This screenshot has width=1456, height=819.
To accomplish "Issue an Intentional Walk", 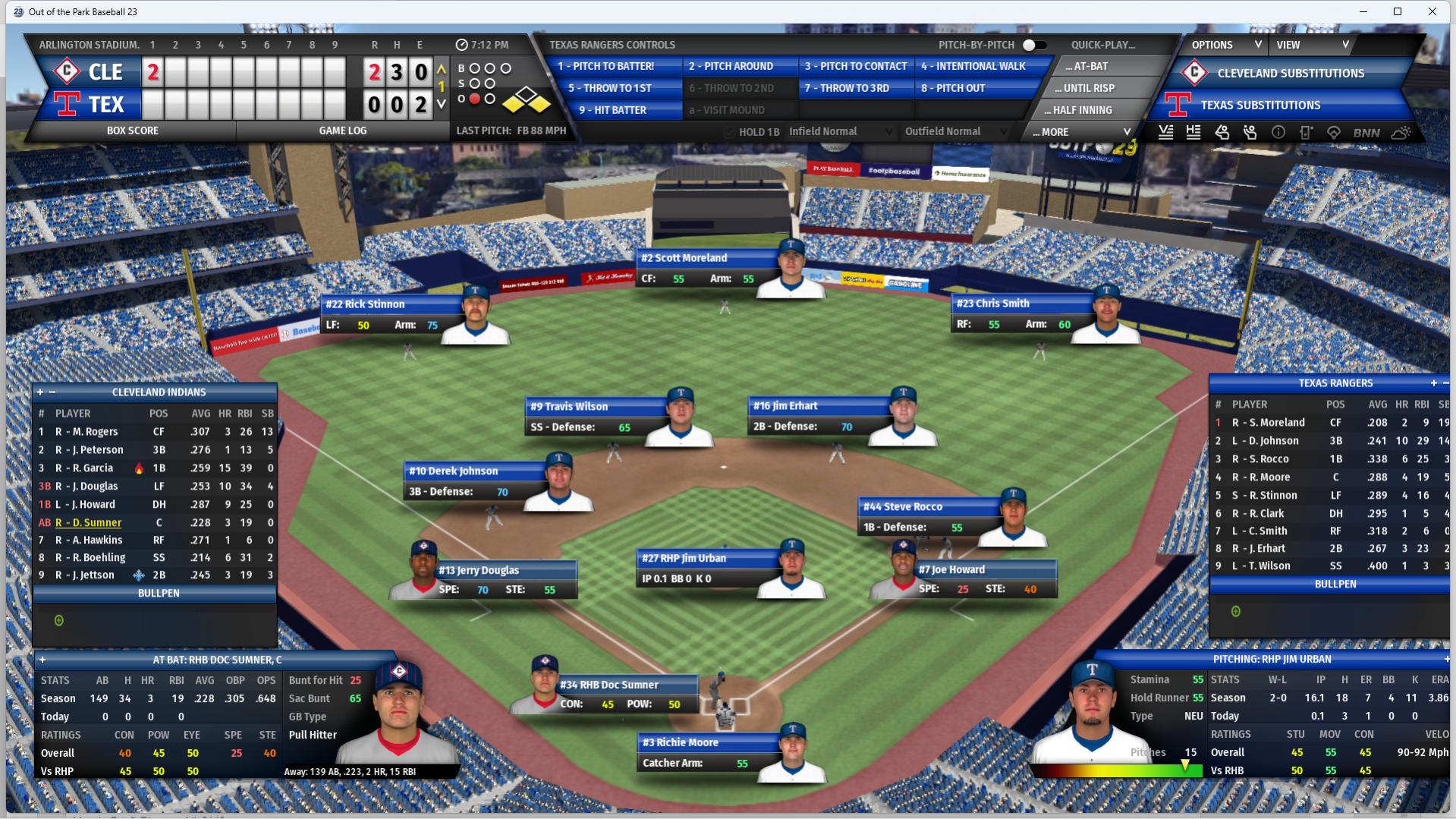I will 973,66.
